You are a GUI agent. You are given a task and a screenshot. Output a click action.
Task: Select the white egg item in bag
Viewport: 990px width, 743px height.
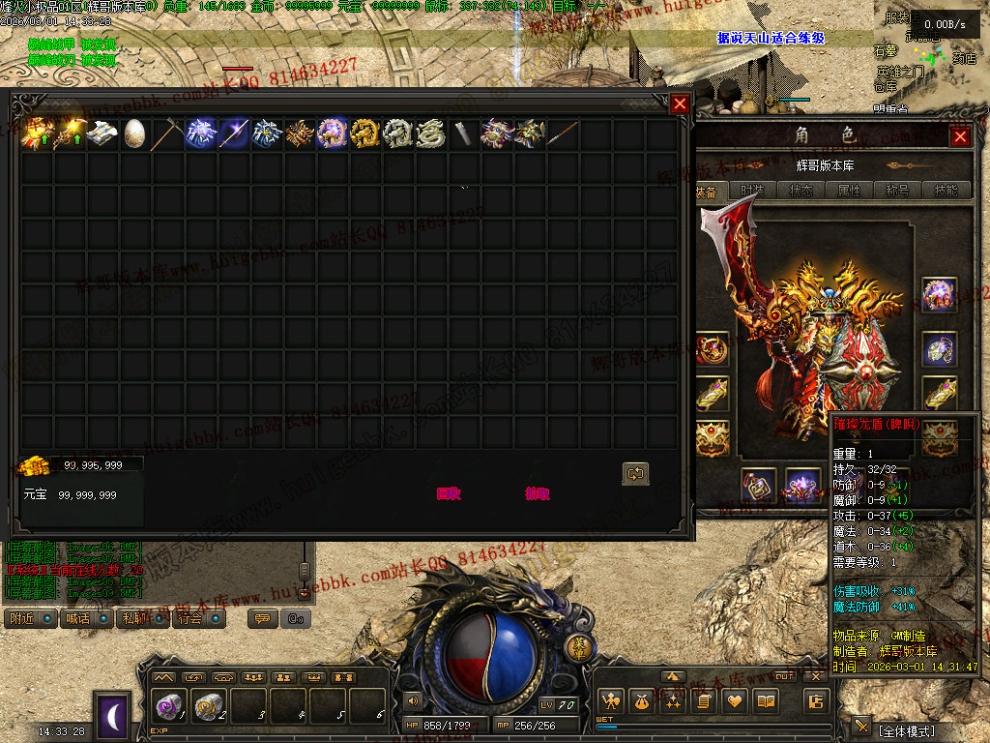[x=135, y=134]
